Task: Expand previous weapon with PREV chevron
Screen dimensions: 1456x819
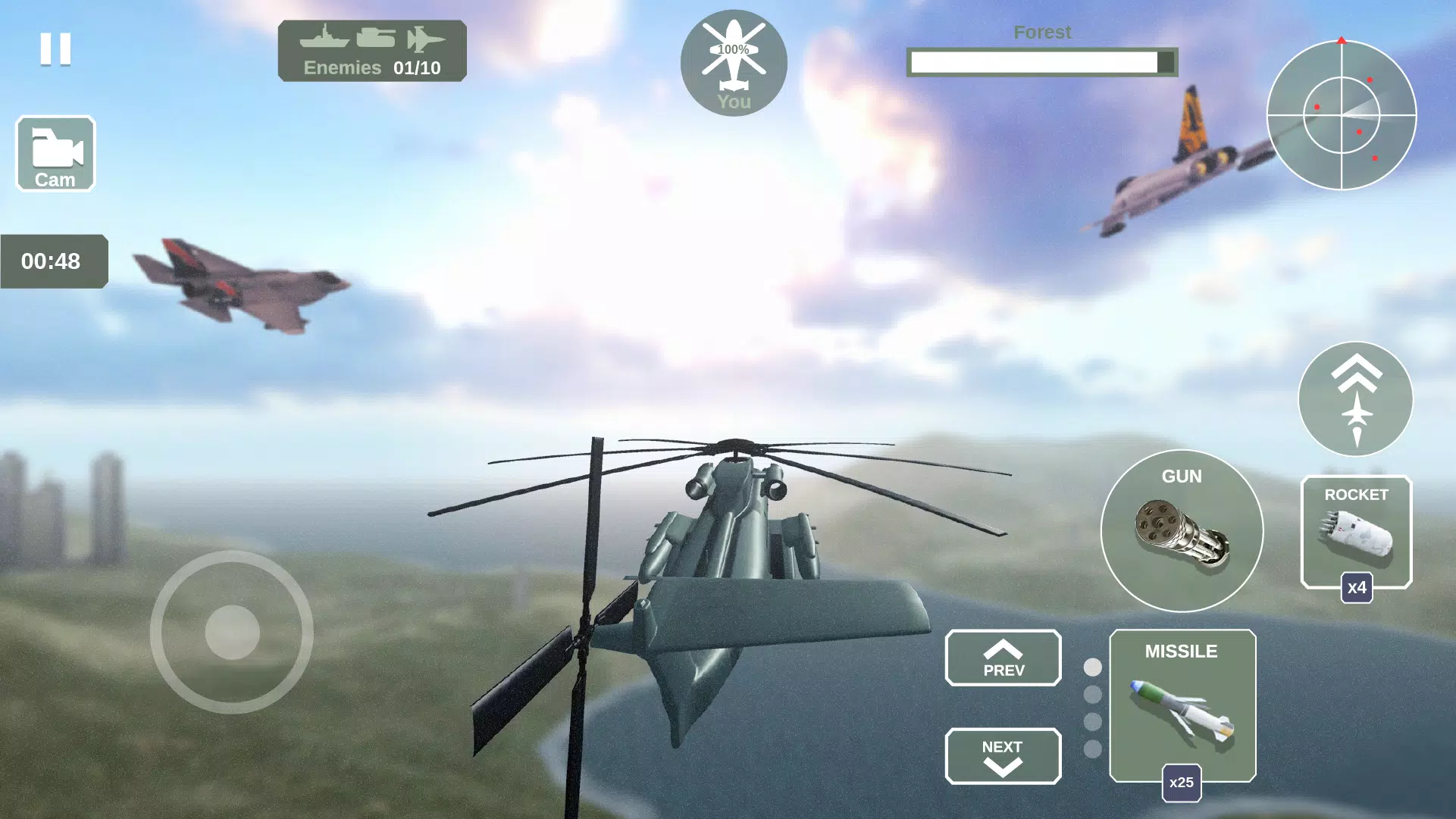Action: [x=1002, y=658]
